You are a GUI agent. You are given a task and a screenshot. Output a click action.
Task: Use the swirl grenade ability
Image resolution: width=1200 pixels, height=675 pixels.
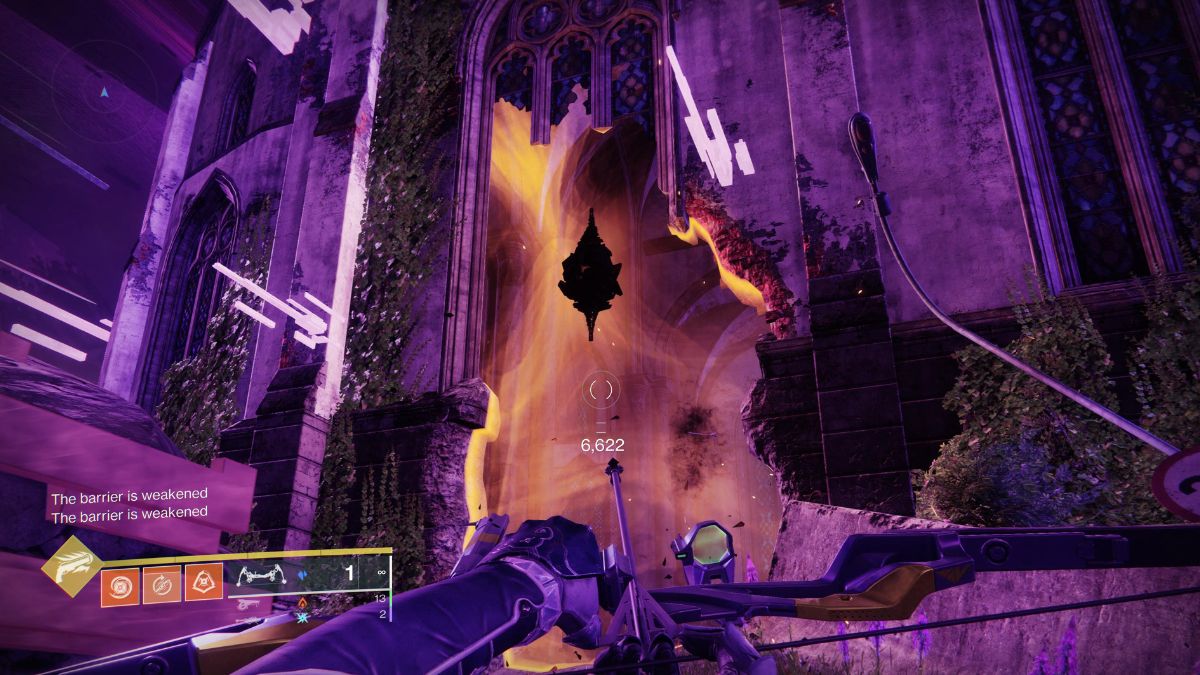pos(119,585)
